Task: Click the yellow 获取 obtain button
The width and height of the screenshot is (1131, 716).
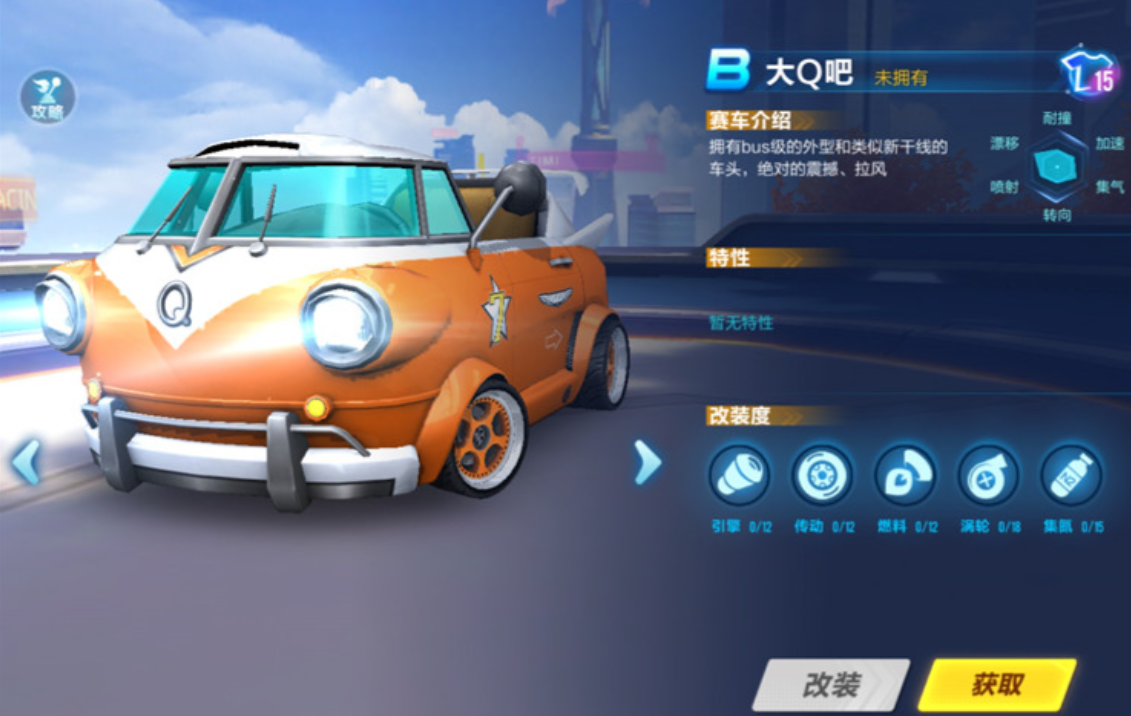Action: 997,685
